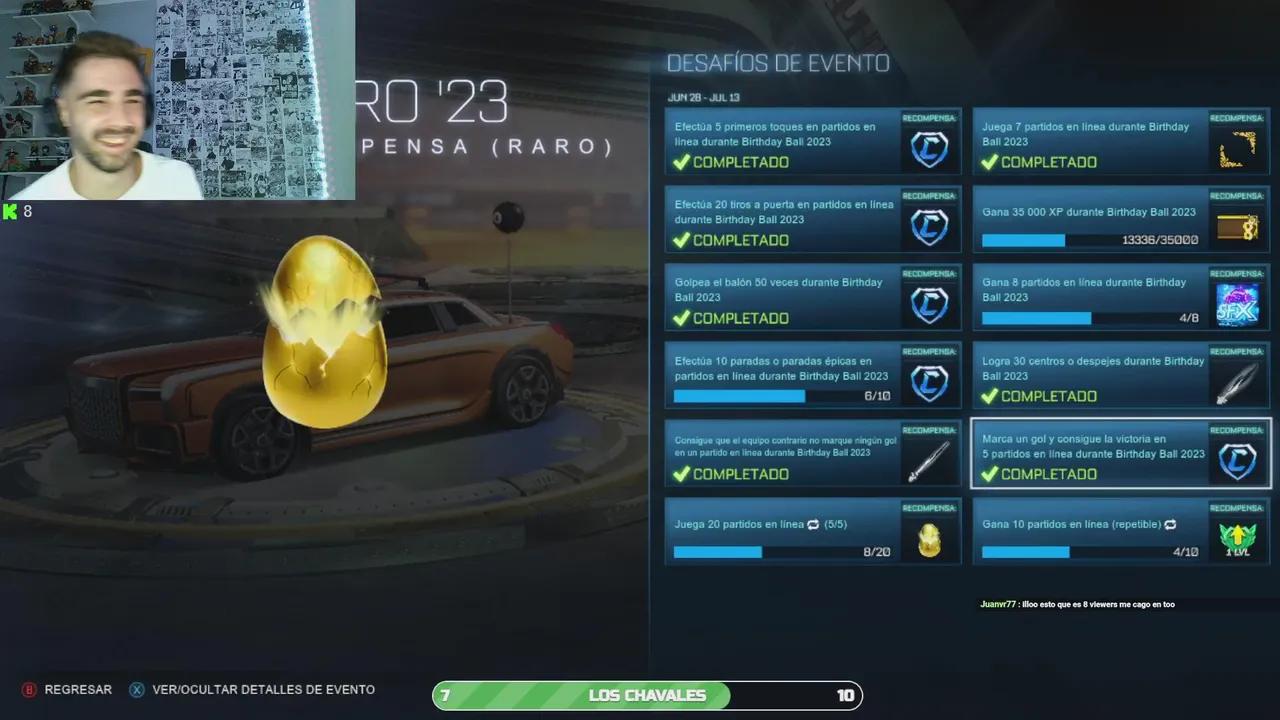The height and width of the screenshot is (720, 1280).
Task: Click the XP boost pack reward icon
Action: [x=1237, y=227]
